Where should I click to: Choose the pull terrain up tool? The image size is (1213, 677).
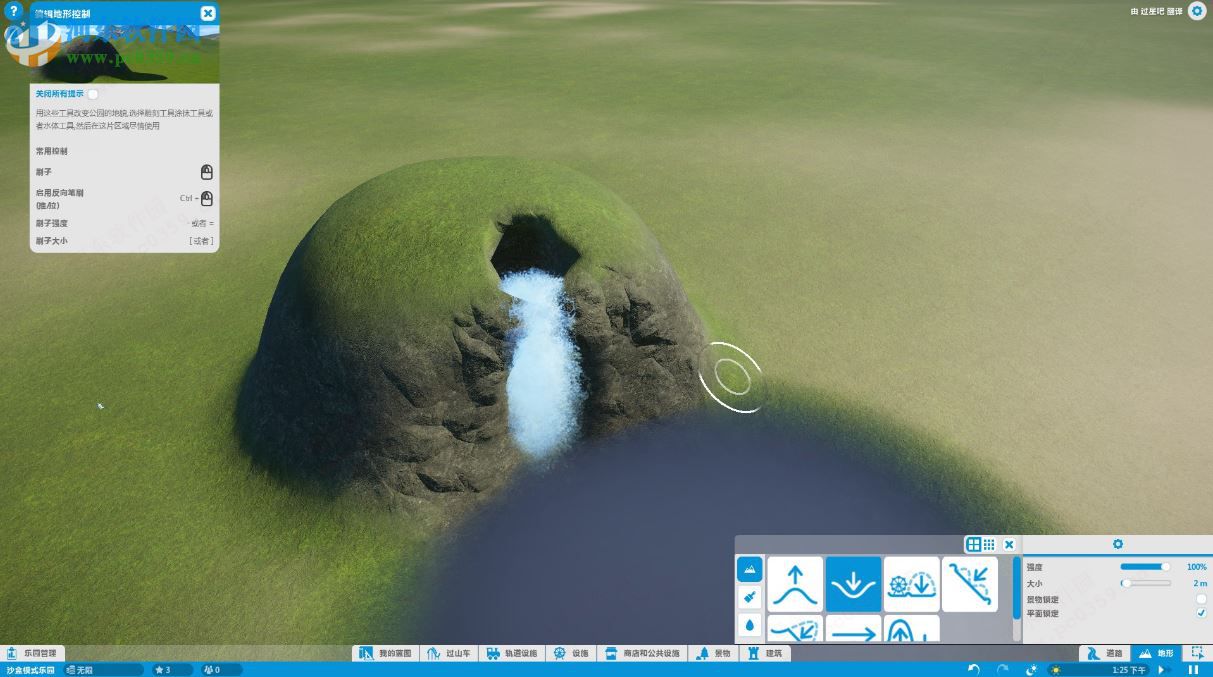pyautogui.click(x=795, y=584)
